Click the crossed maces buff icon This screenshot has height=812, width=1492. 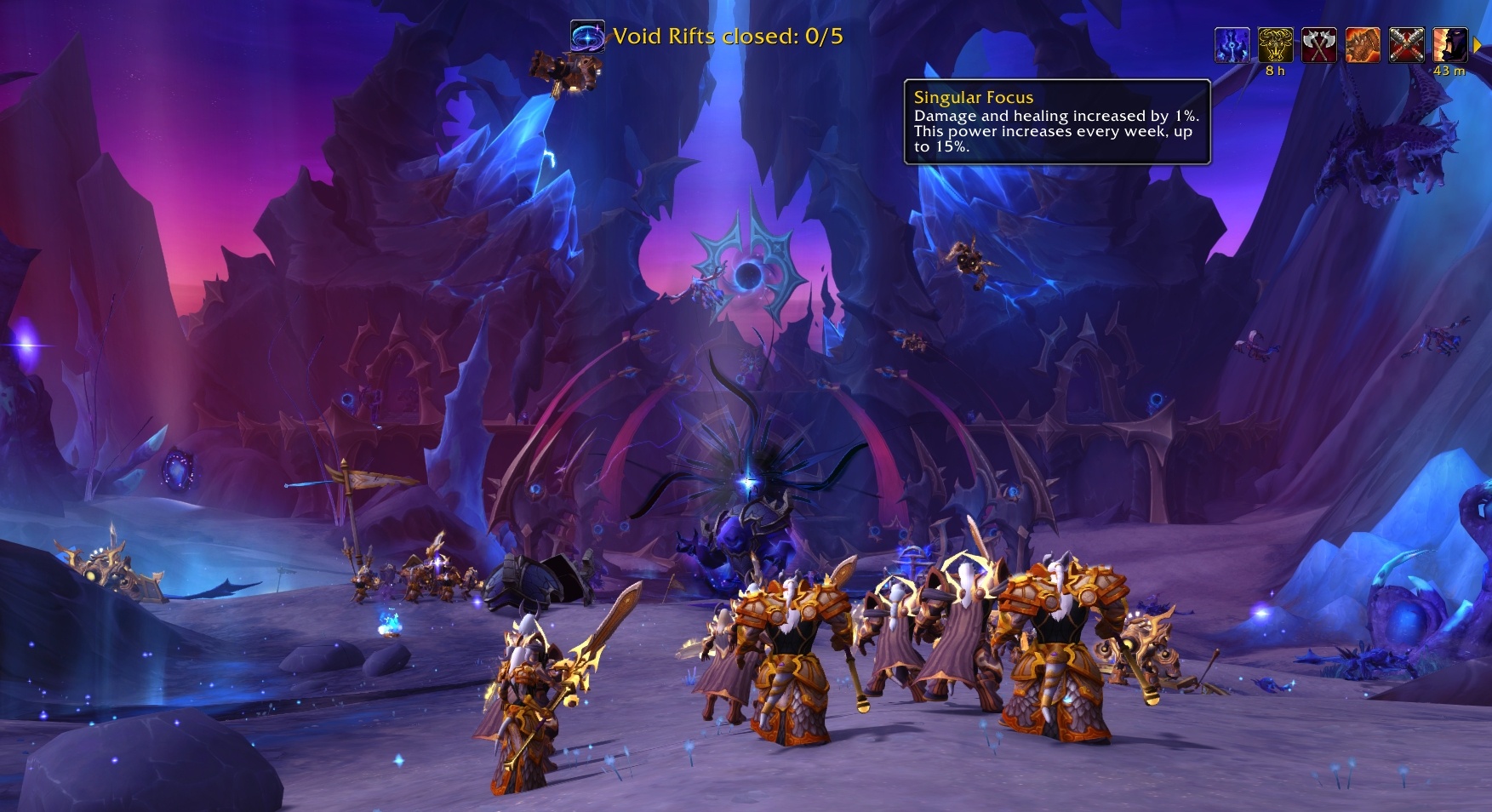1406,45
